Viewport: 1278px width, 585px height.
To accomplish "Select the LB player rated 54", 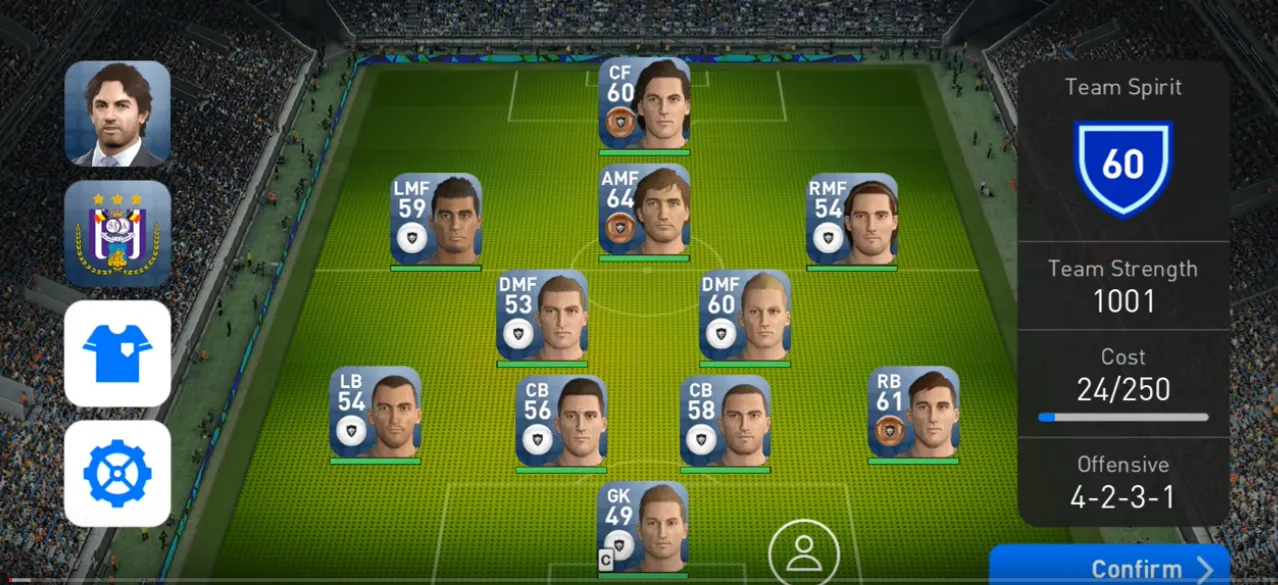I will point(375,412).
